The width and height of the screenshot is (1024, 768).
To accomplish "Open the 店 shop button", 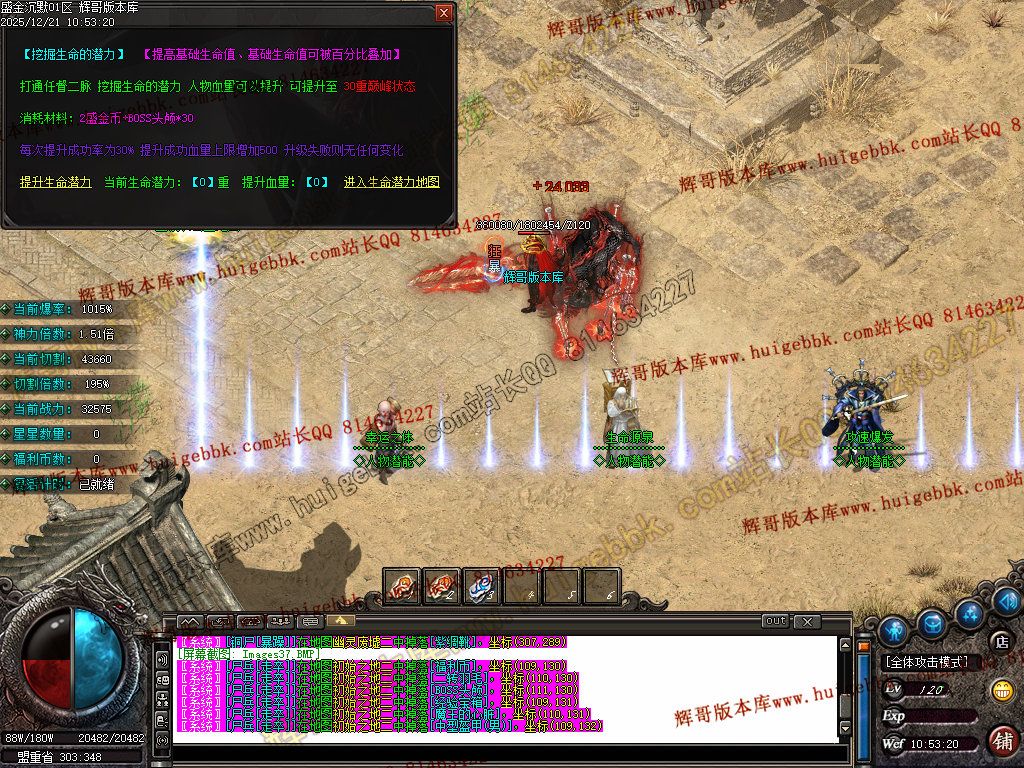I will coord(1000,641).
